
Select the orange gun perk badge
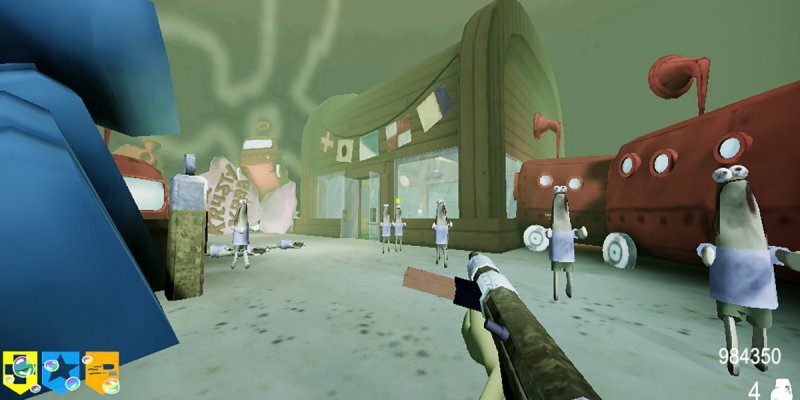(101, 372)
